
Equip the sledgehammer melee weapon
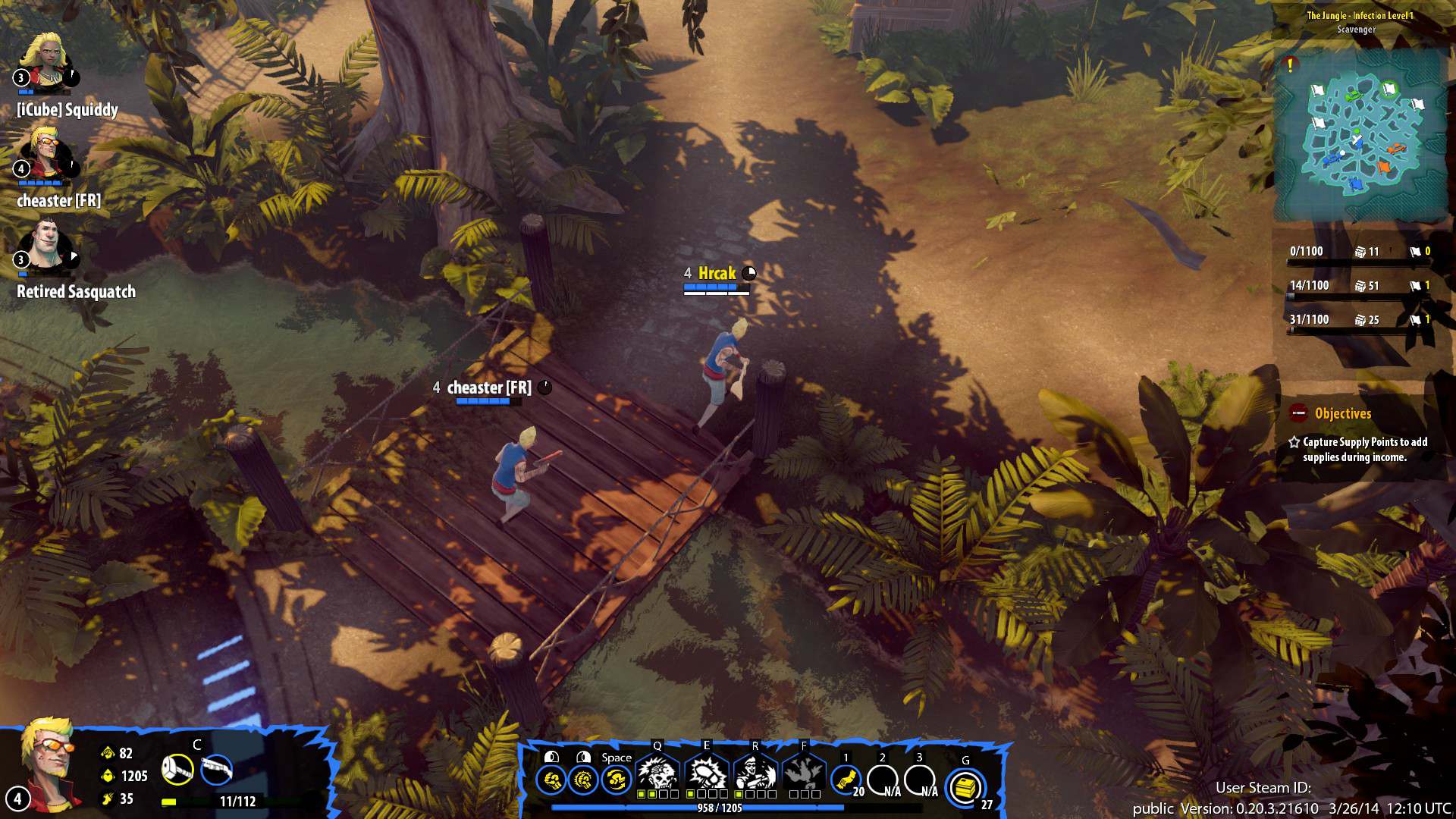[177, 770]
